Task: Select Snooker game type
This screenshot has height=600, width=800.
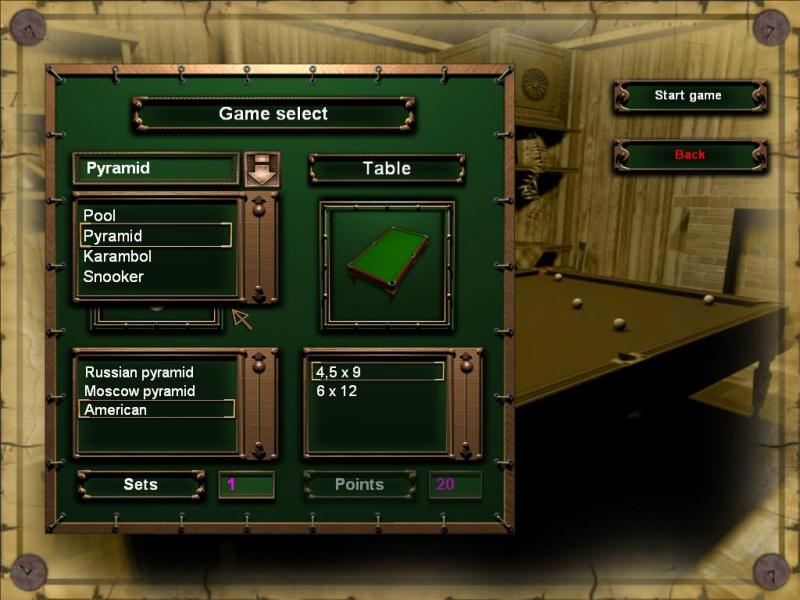Action: 114,276
